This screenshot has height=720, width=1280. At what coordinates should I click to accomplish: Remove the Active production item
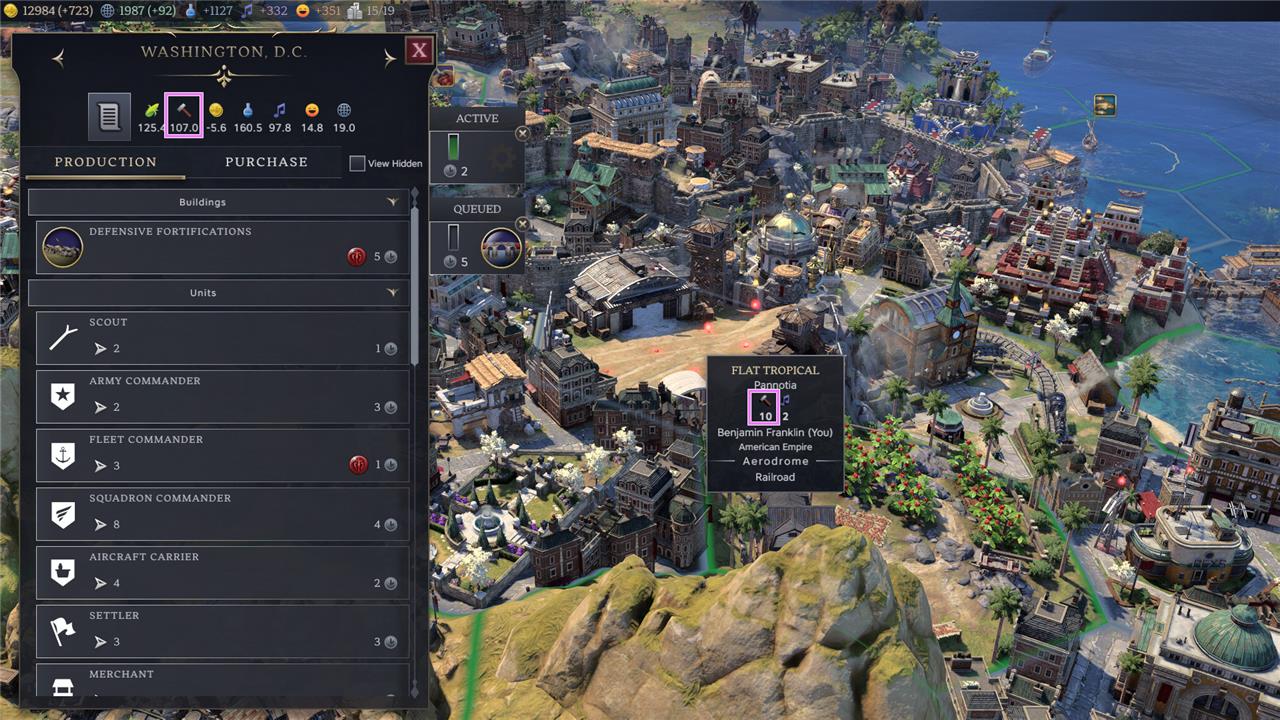point(522,134)
